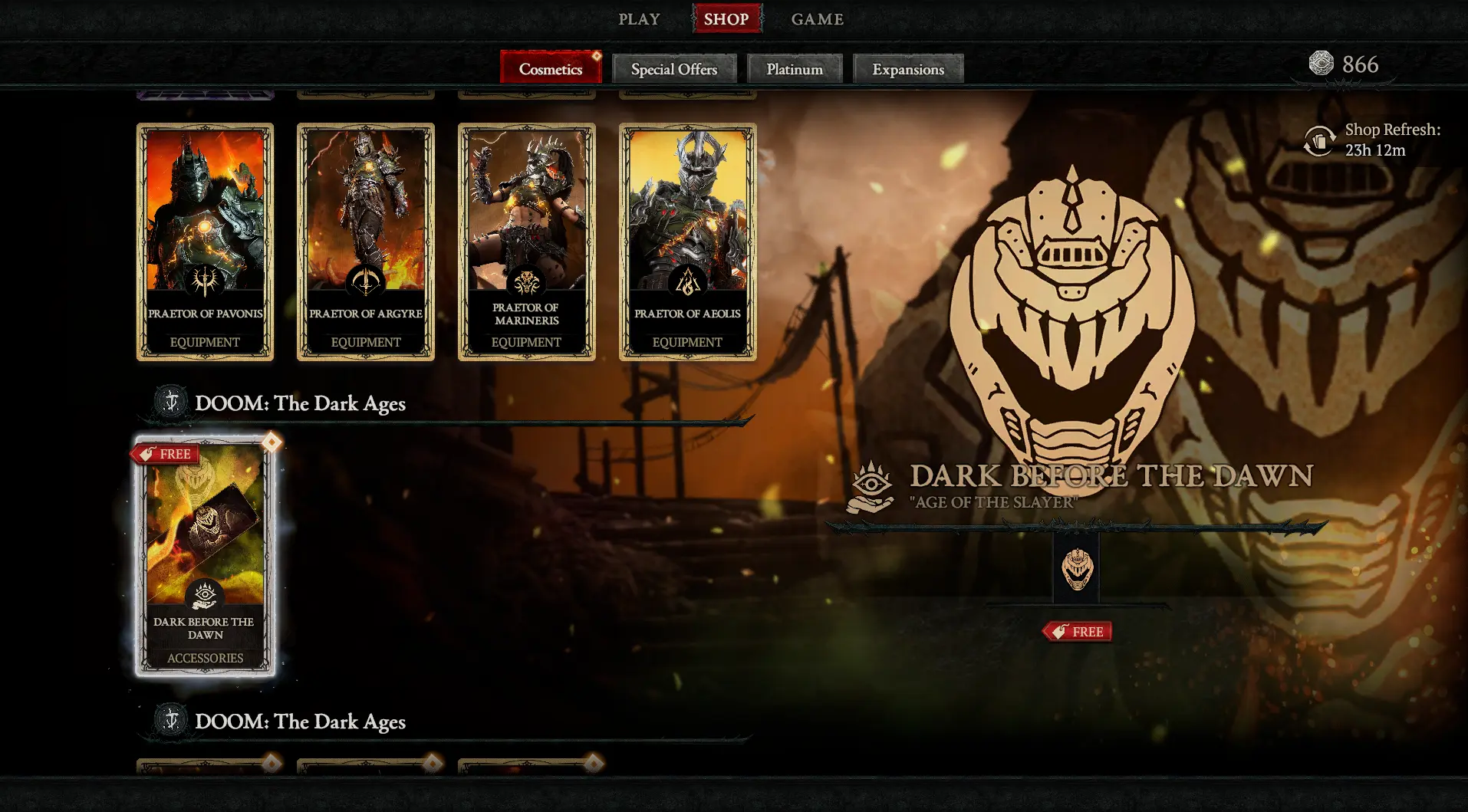The width and height of the screenshot is (1468, 812).
Task: Select the Praetor of Pavonis equipment card
Action: coord(205,242)
